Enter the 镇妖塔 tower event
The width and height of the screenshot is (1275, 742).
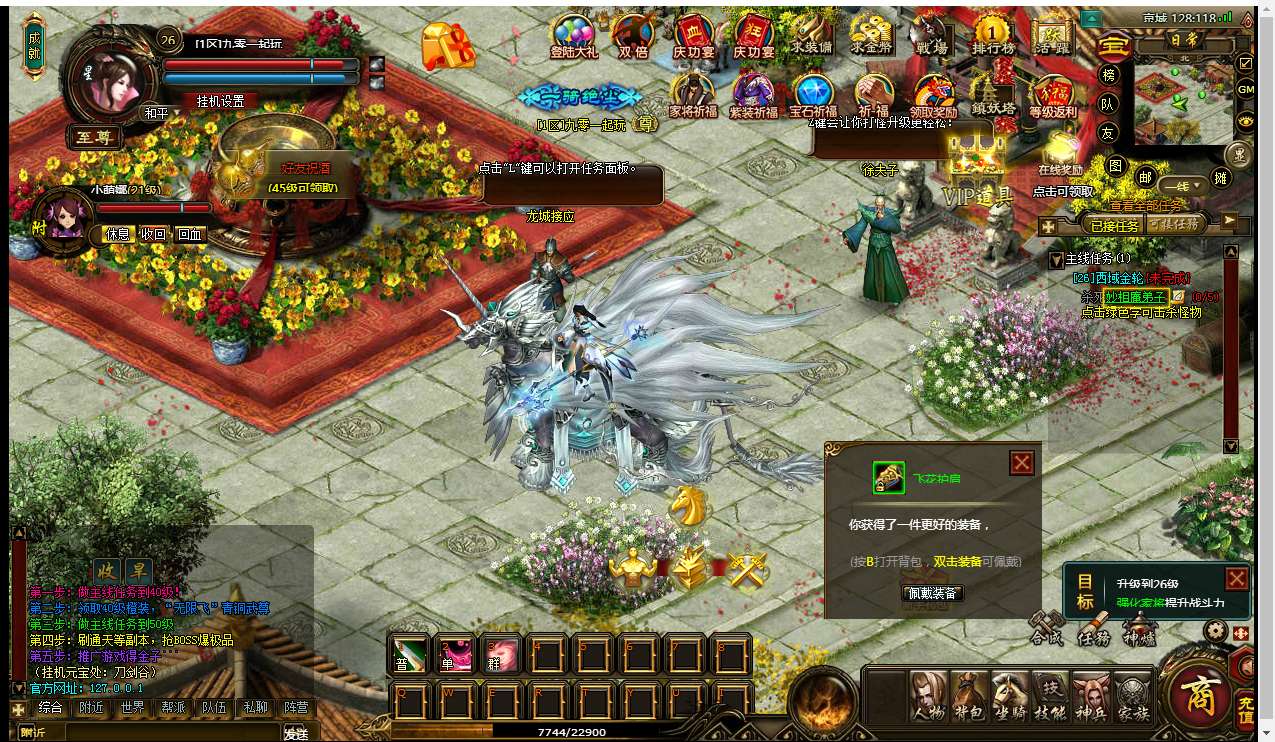click(x=992, y=97)
